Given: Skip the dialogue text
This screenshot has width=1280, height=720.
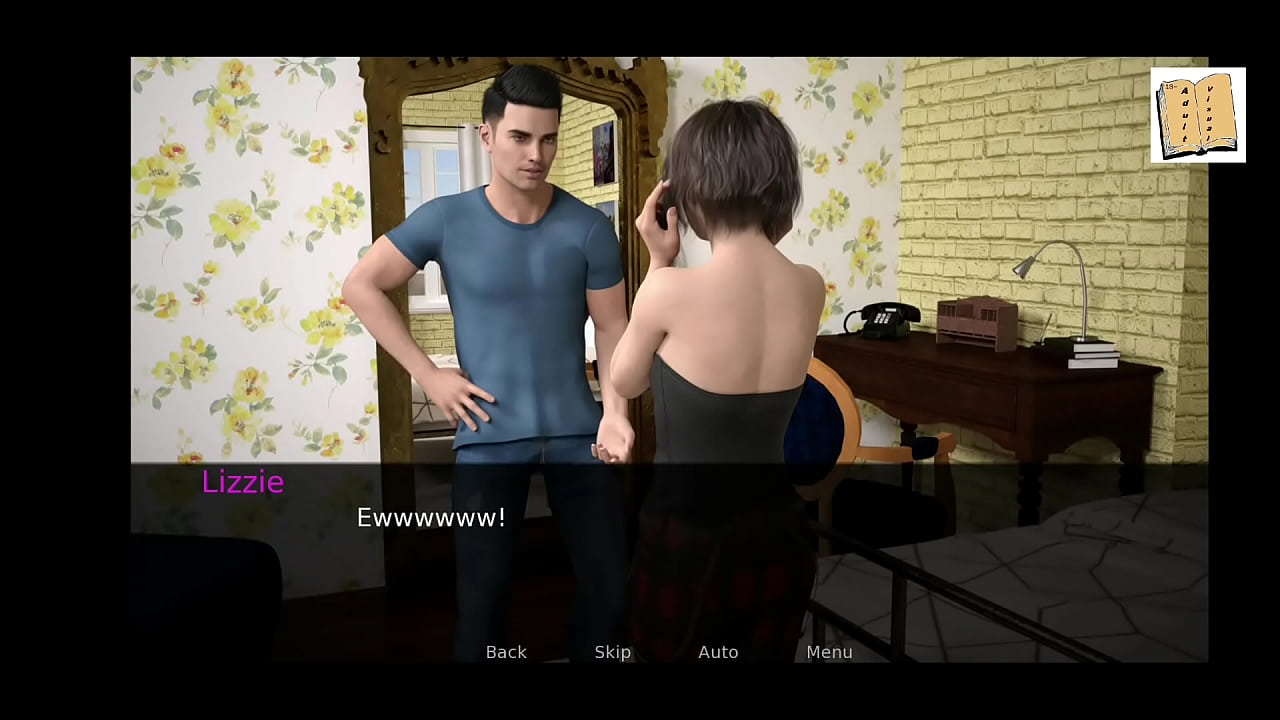Looking at the screenshot, I should tap(612, 652).
